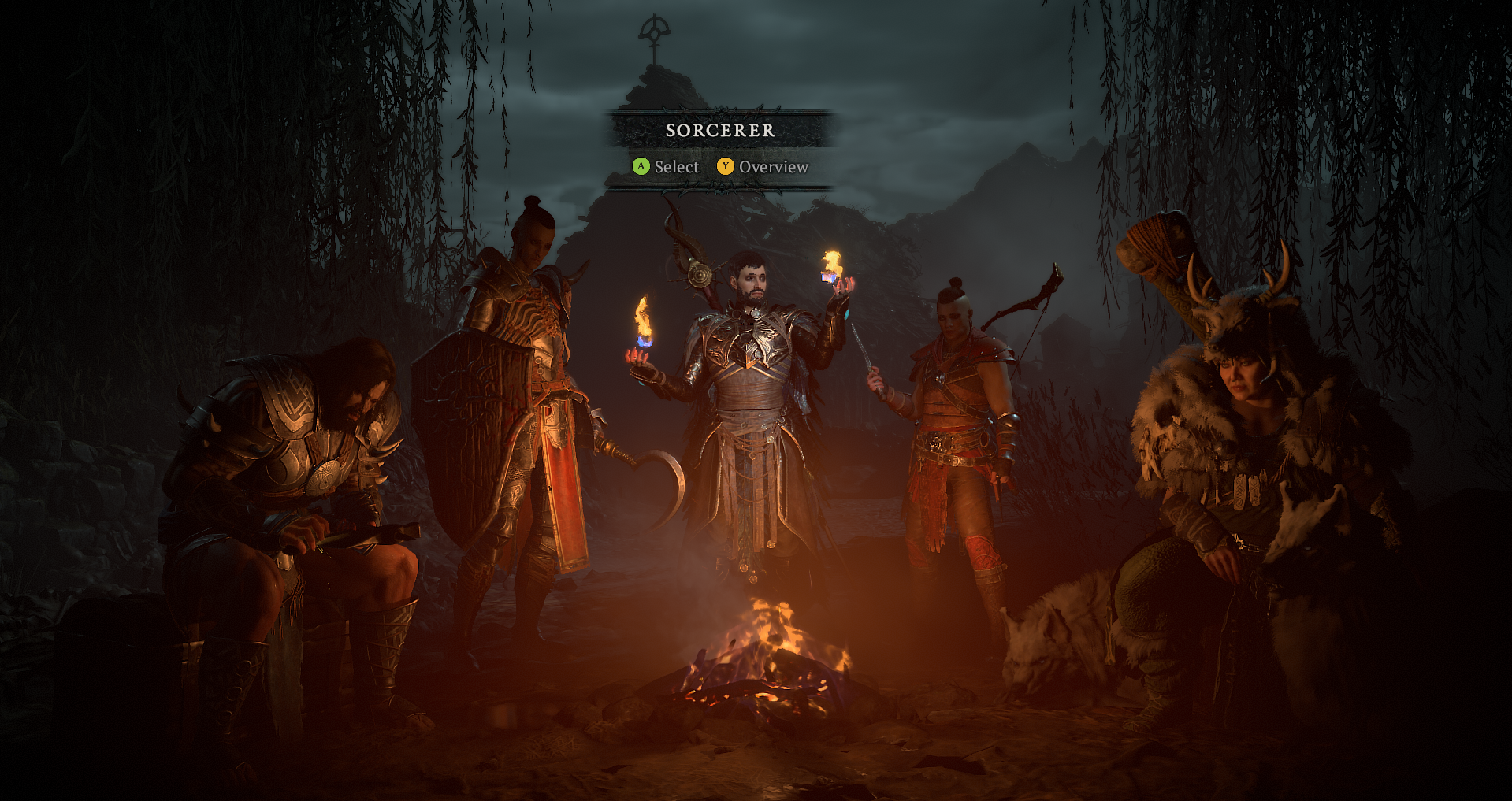
Task: Click the SORCERER title banner
Action: pos(719,132)
